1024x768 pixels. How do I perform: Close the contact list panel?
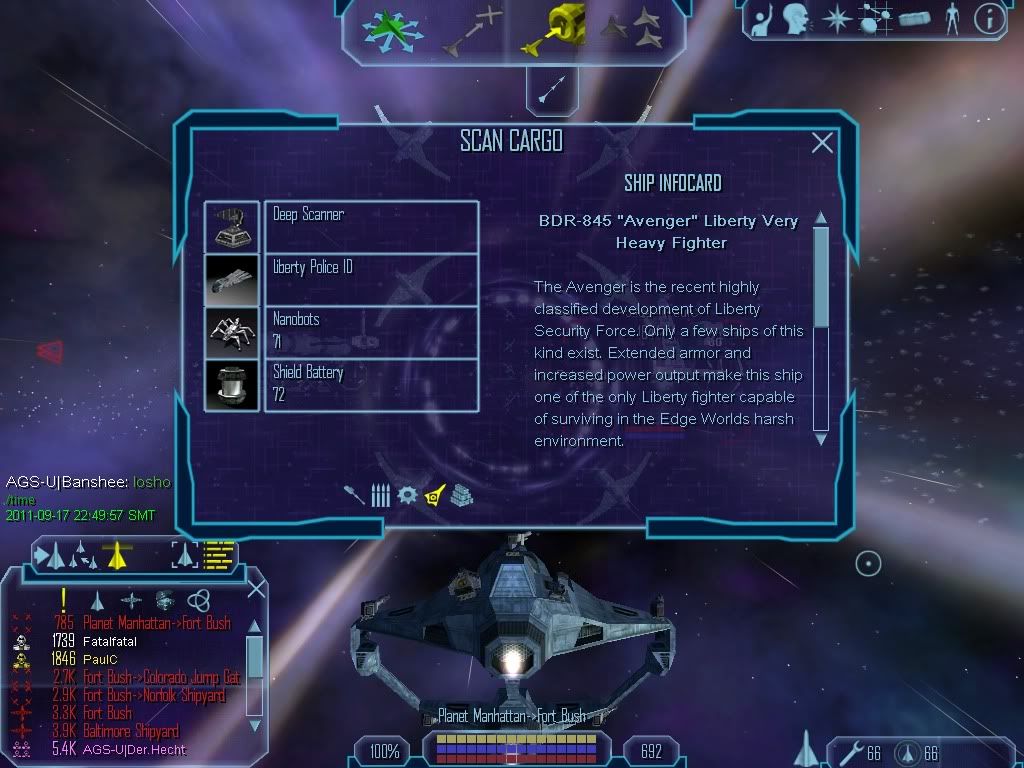pos(256,589)
